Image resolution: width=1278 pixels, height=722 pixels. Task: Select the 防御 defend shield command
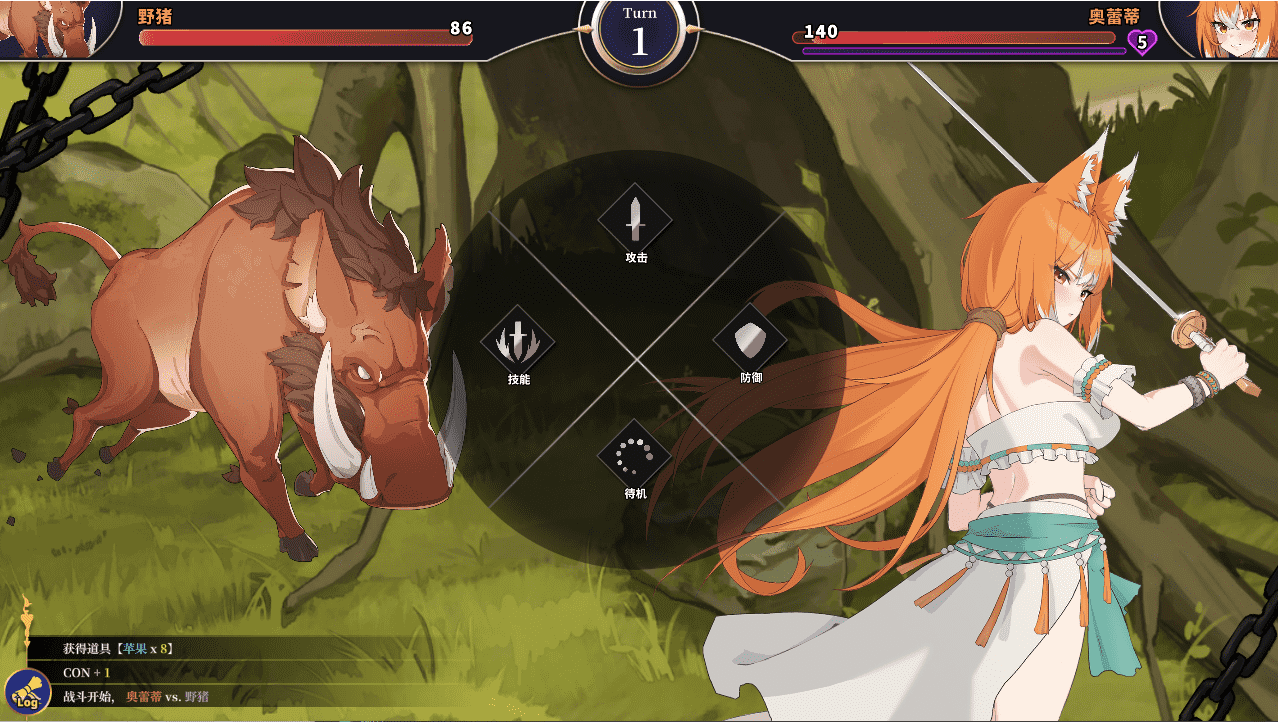pyautogui.click(x=750, y=341)
